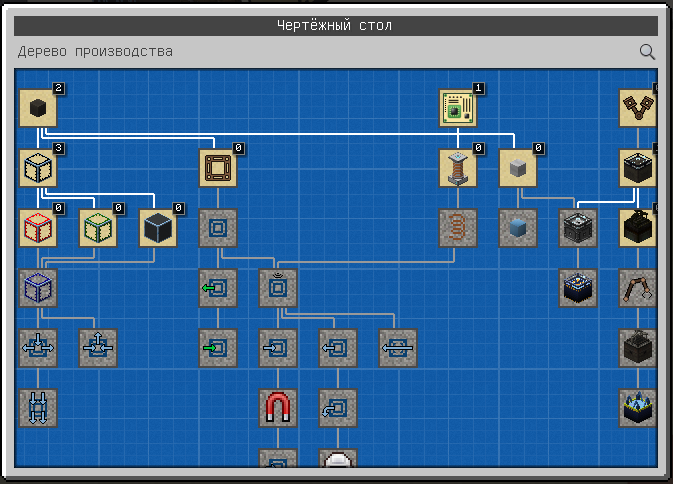Viewport: 673px width, 484px height.
Task: Choose the white outlined cube node
Action: click(x=38, y=168)
